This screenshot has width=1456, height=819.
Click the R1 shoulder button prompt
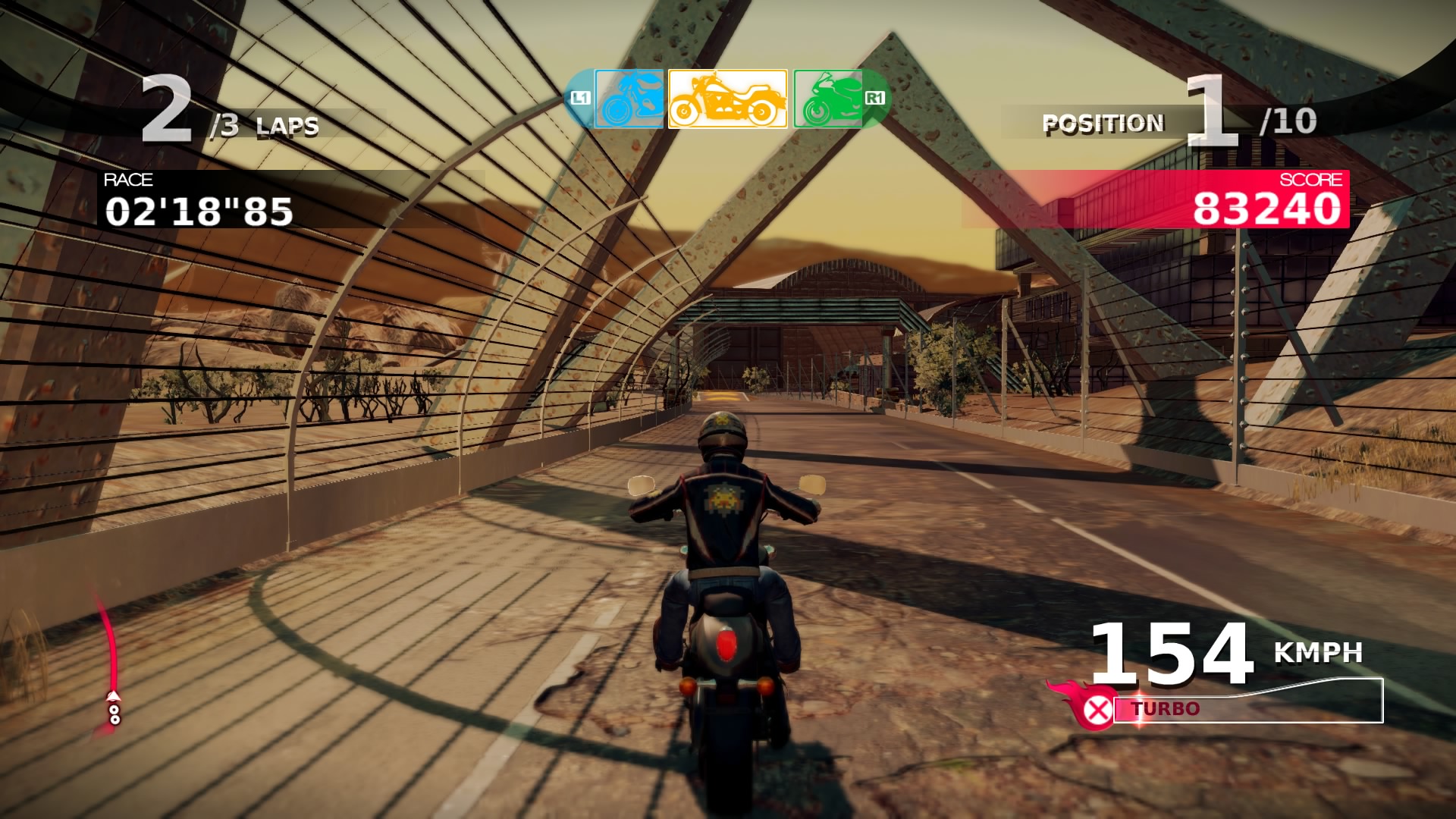pyautogui.click(x=874, y=99)
